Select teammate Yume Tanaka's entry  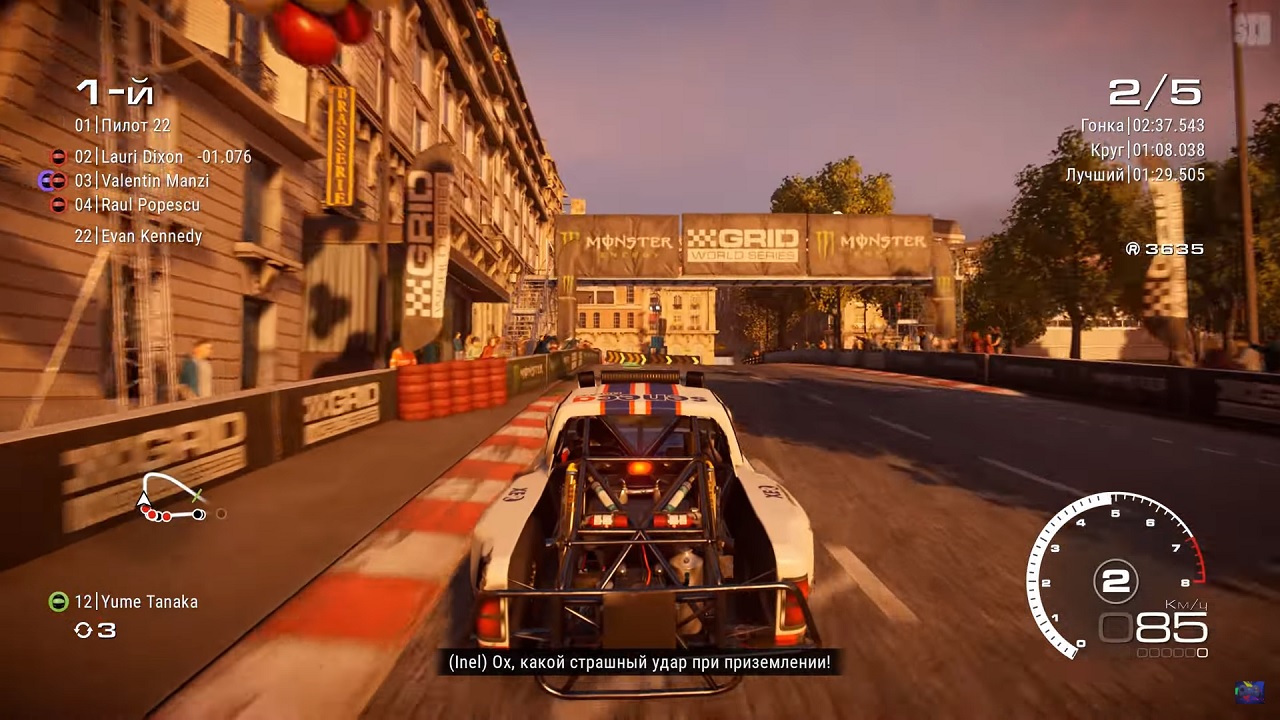[x=136, y=602]
